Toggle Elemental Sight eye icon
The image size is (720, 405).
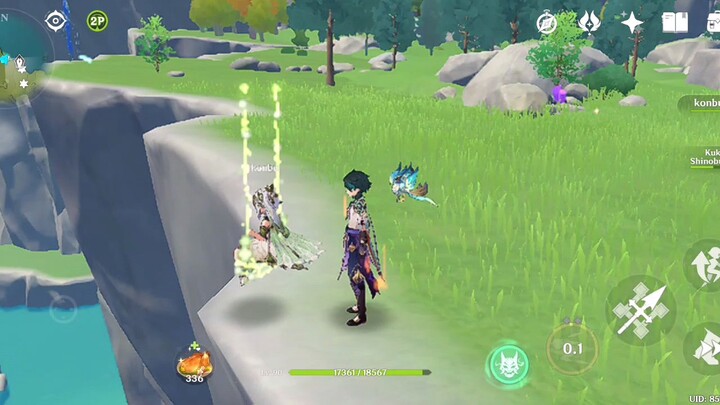coord(56,20)
